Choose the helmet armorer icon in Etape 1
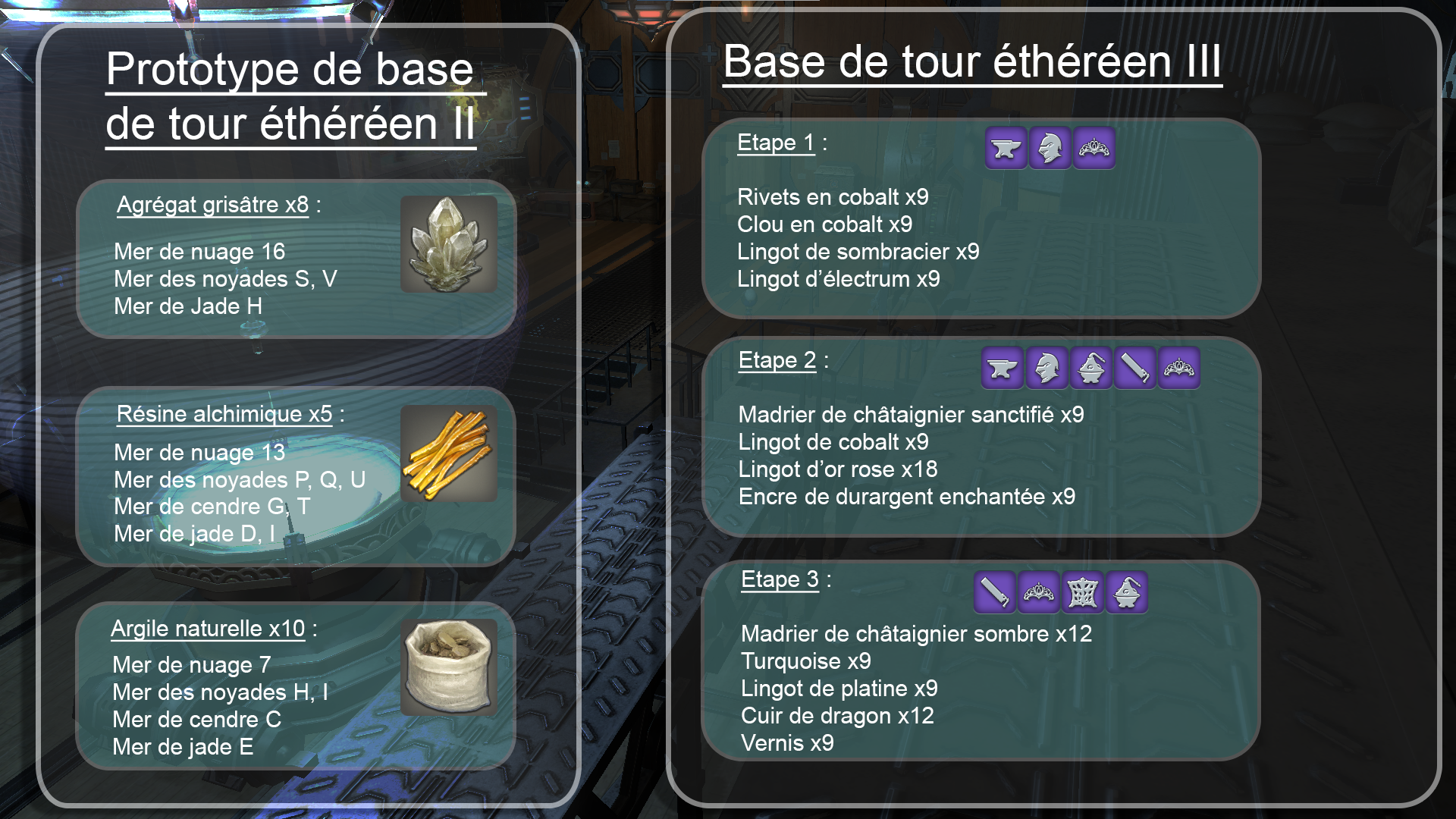 [1050, 148]
